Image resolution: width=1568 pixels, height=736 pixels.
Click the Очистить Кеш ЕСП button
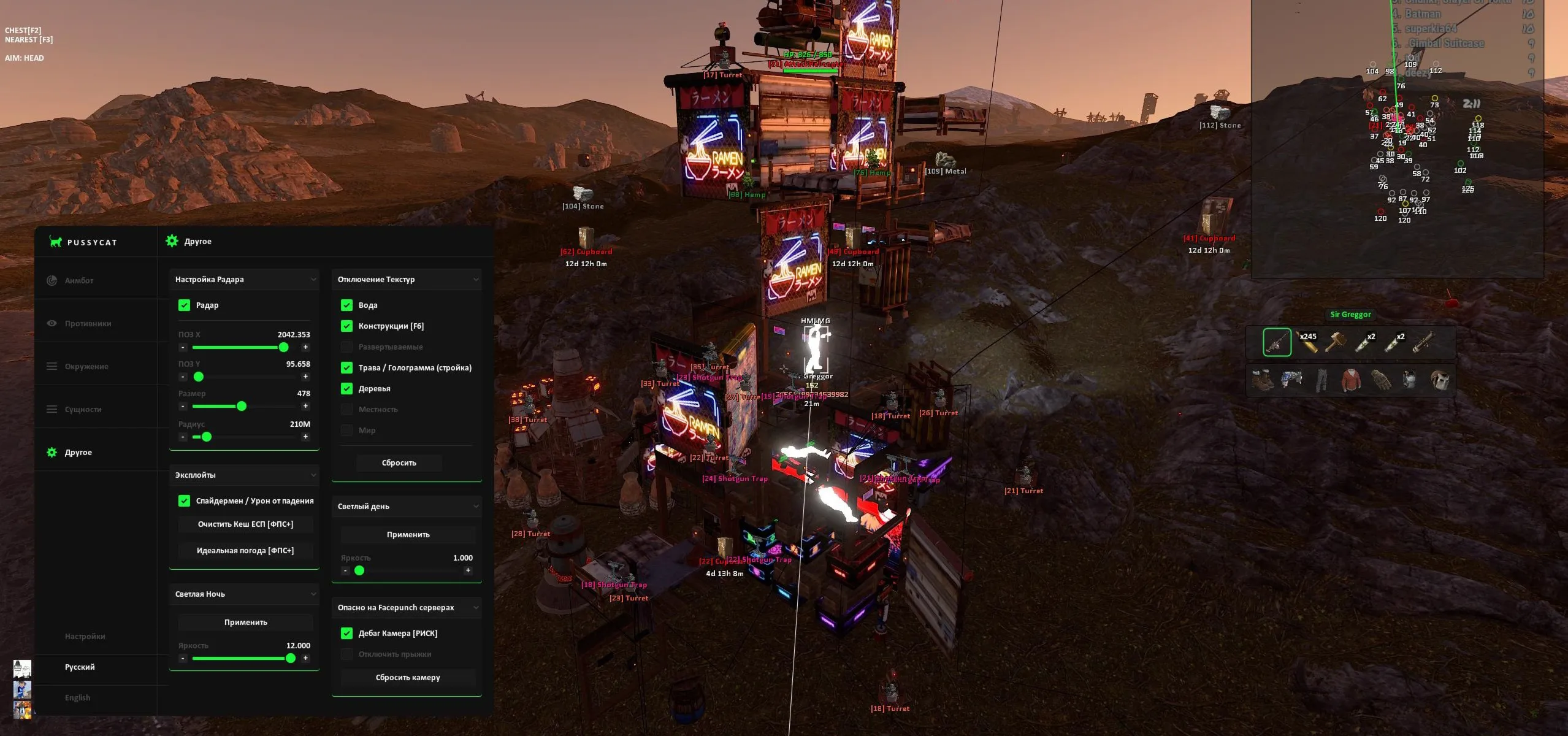[x=245, y=524]
